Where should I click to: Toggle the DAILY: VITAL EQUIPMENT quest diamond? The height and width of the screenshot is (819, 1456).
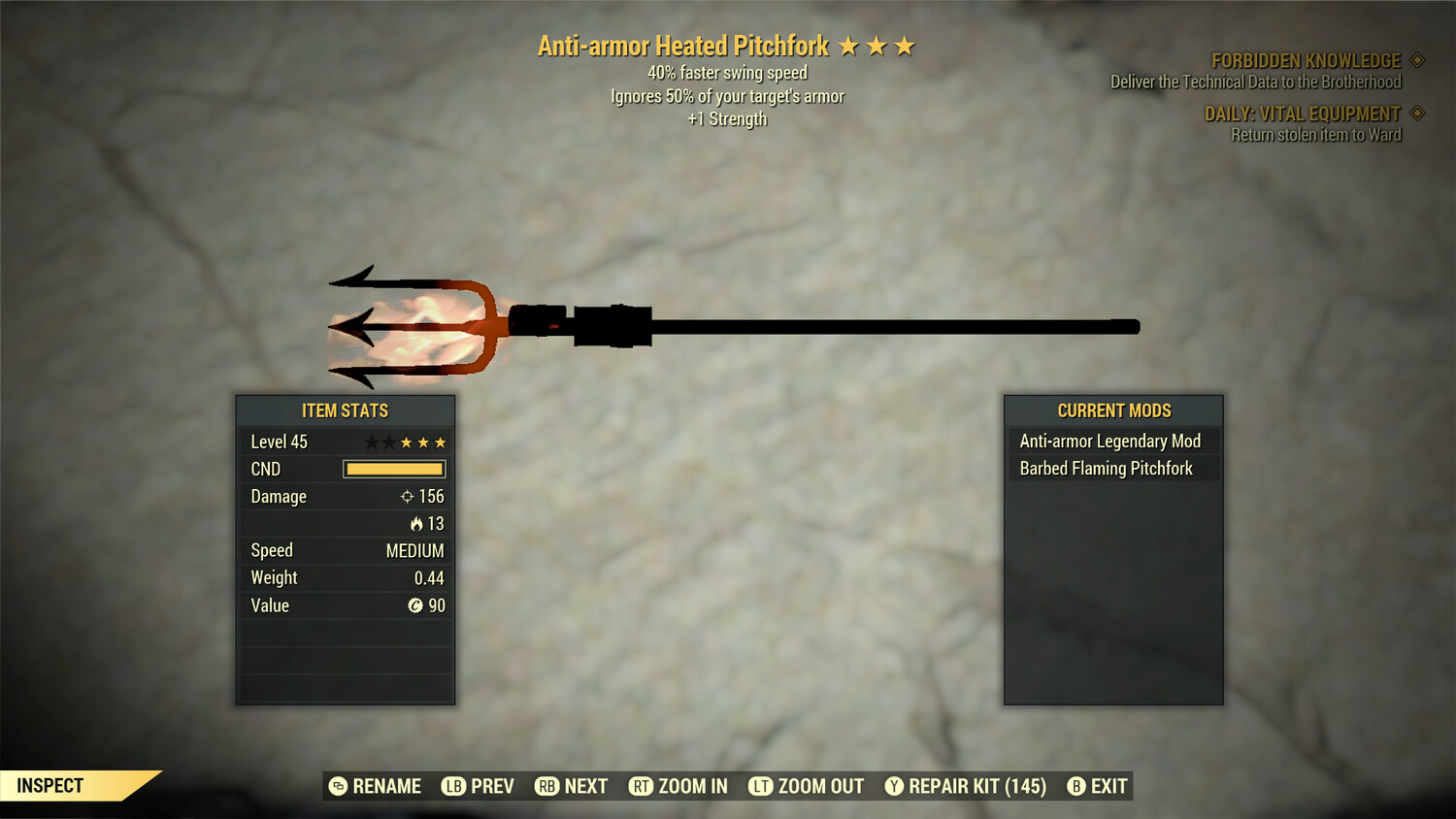click(x=1415, y=113)
